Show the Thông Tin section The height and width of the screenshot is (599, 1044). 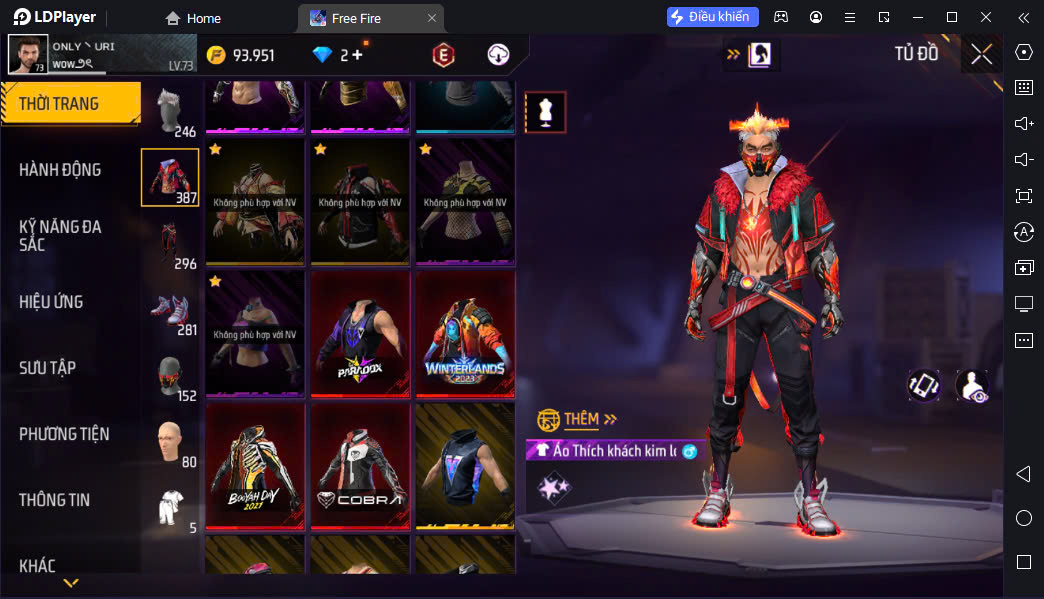(x=54, y=500)
